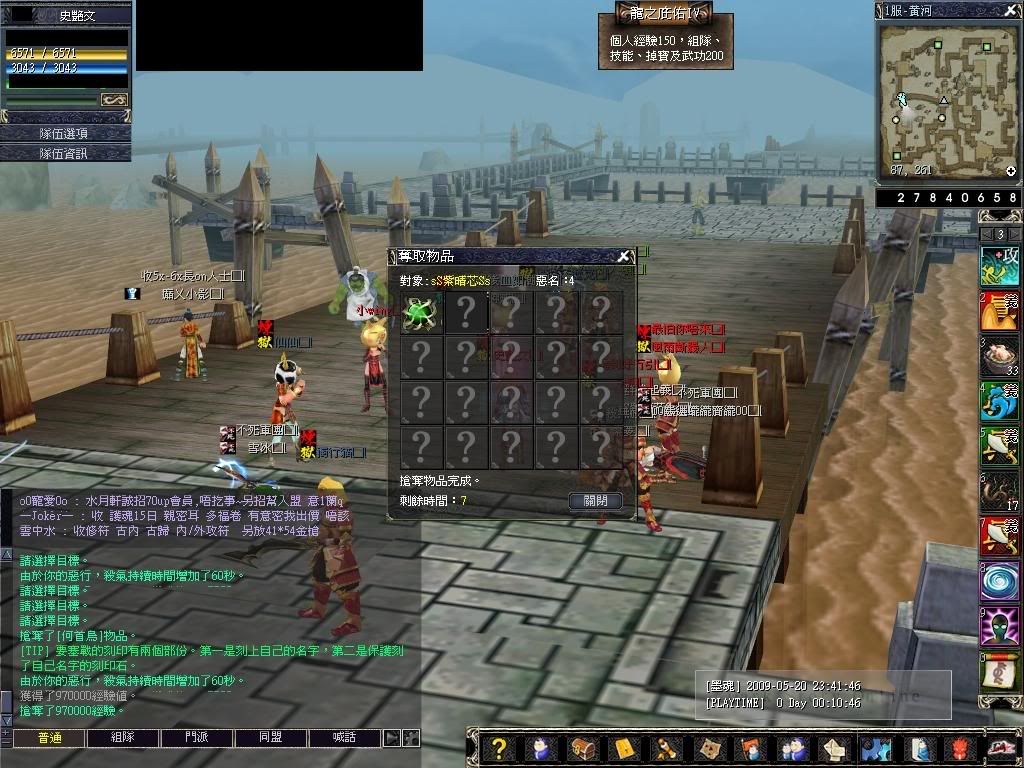The height and width of the screenshot is (768, 1024).
Task: Select the 門派 chat tab
Action: pyautogui.click(x=196, y=738)
